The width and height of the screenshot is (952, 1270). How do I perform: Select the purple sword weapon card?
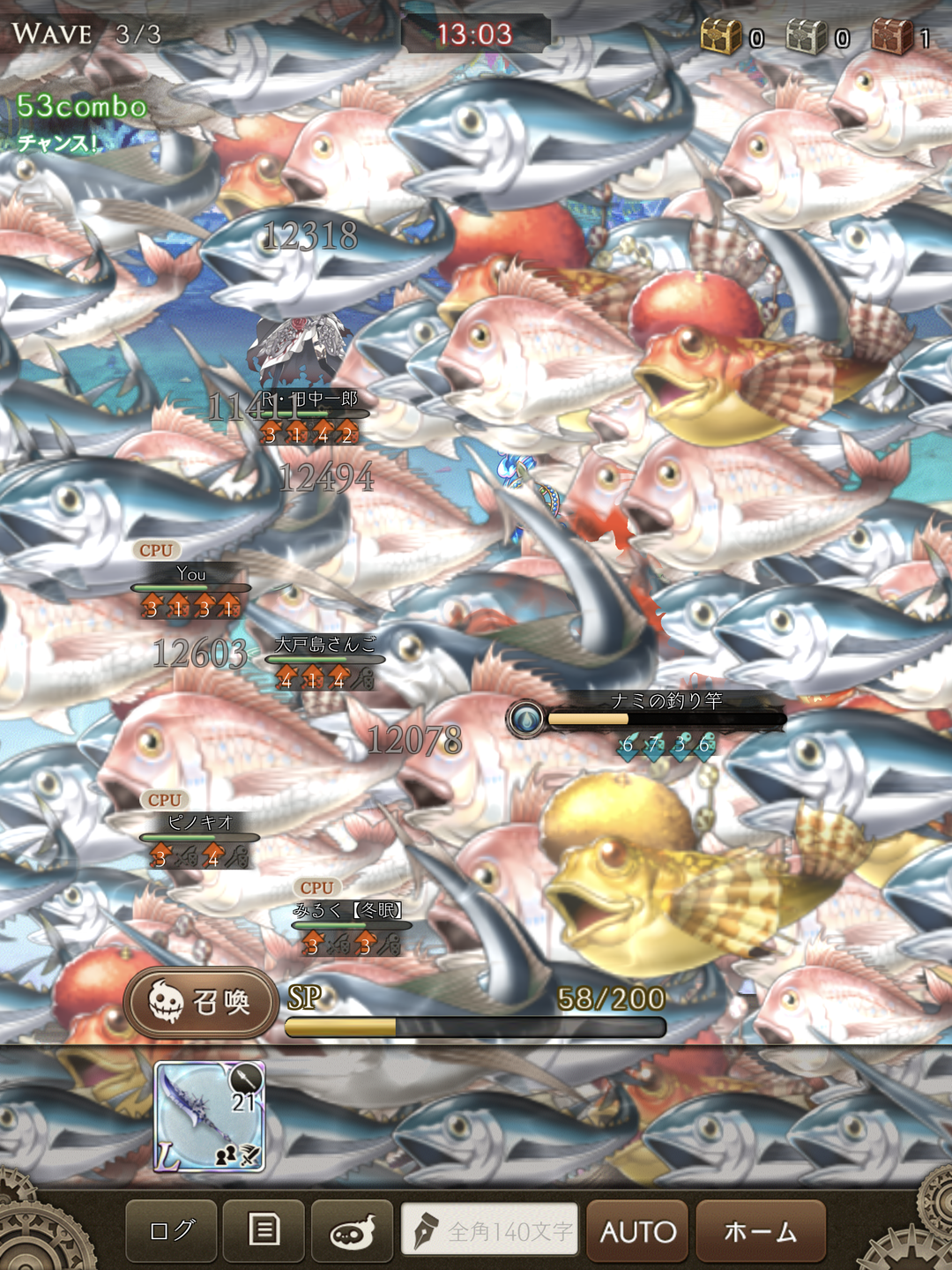[210, 1116]
